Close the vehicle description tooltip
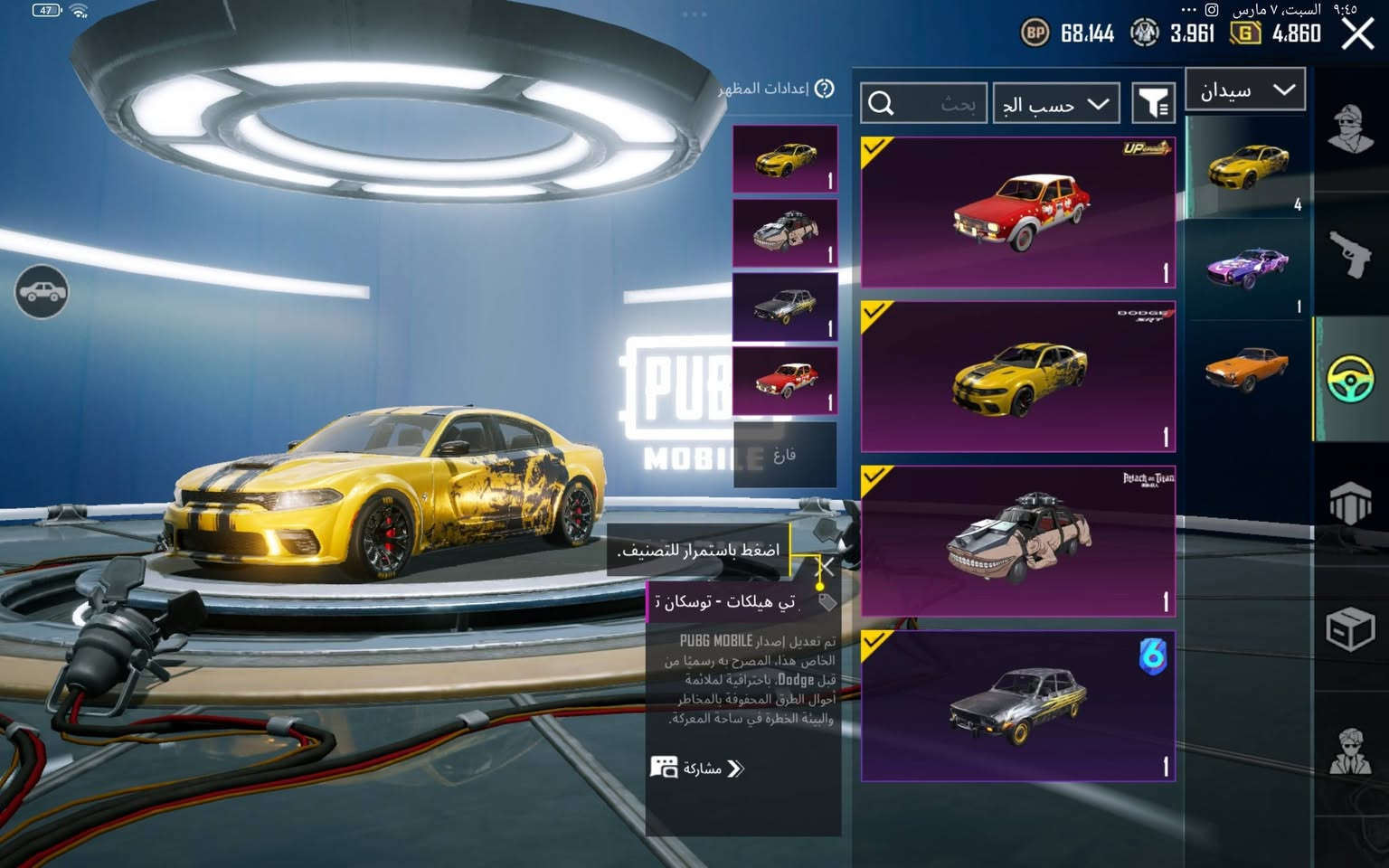 825,568
